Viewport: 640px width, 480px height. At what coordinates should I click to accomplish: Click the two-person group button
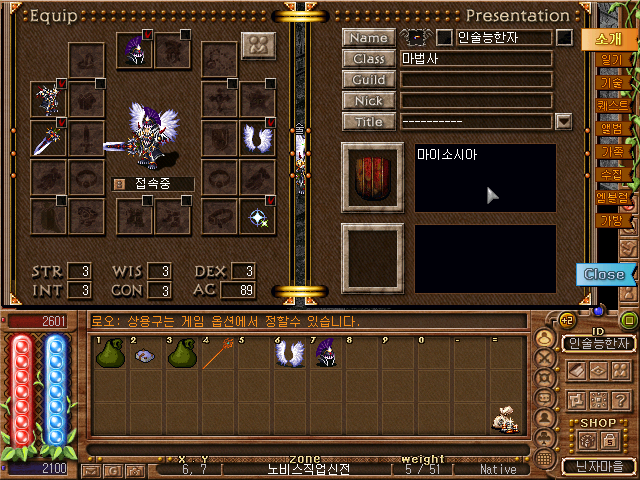tap(258, 46)
